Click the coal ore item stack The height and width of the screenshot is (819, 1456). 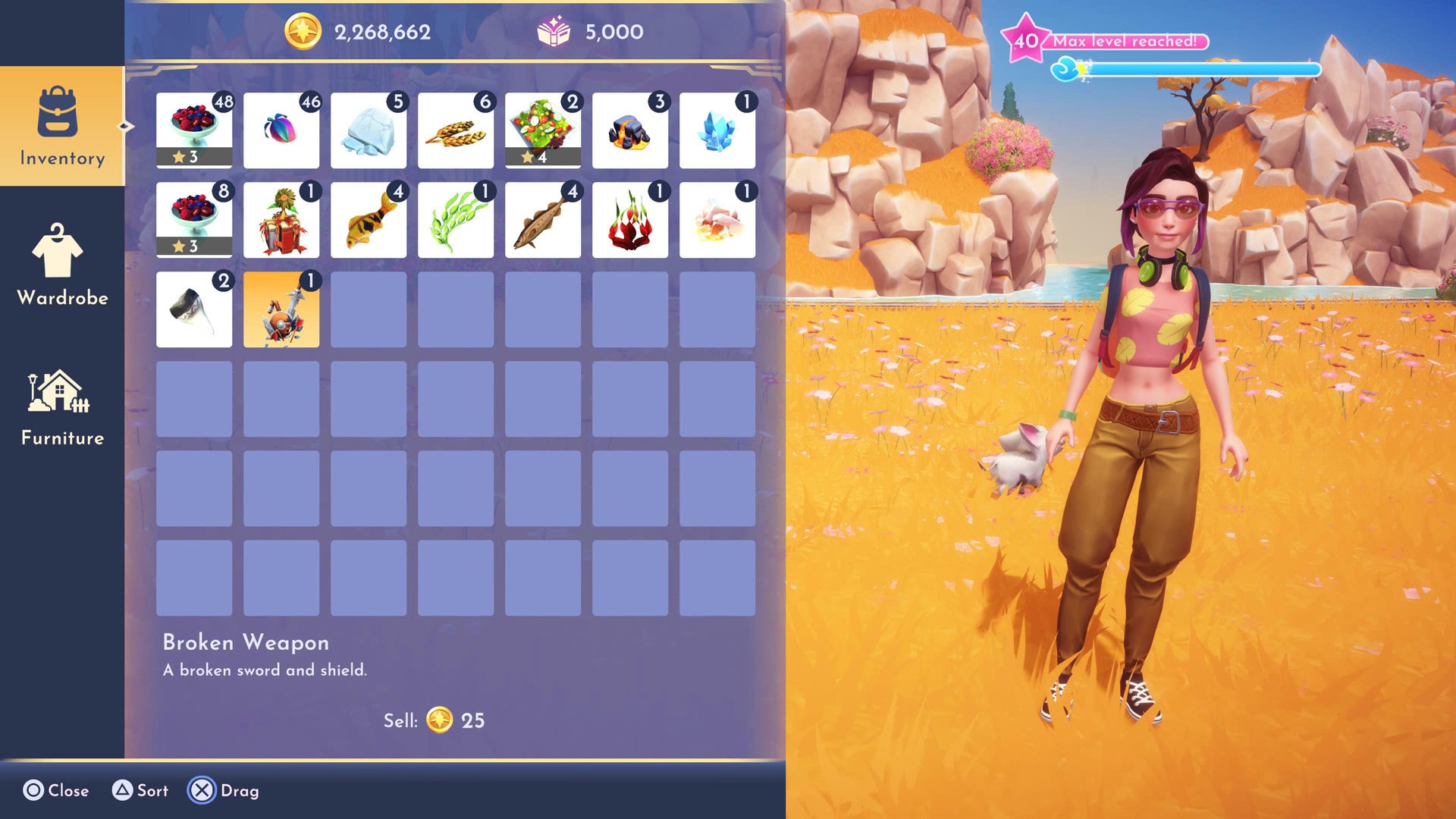630,130
